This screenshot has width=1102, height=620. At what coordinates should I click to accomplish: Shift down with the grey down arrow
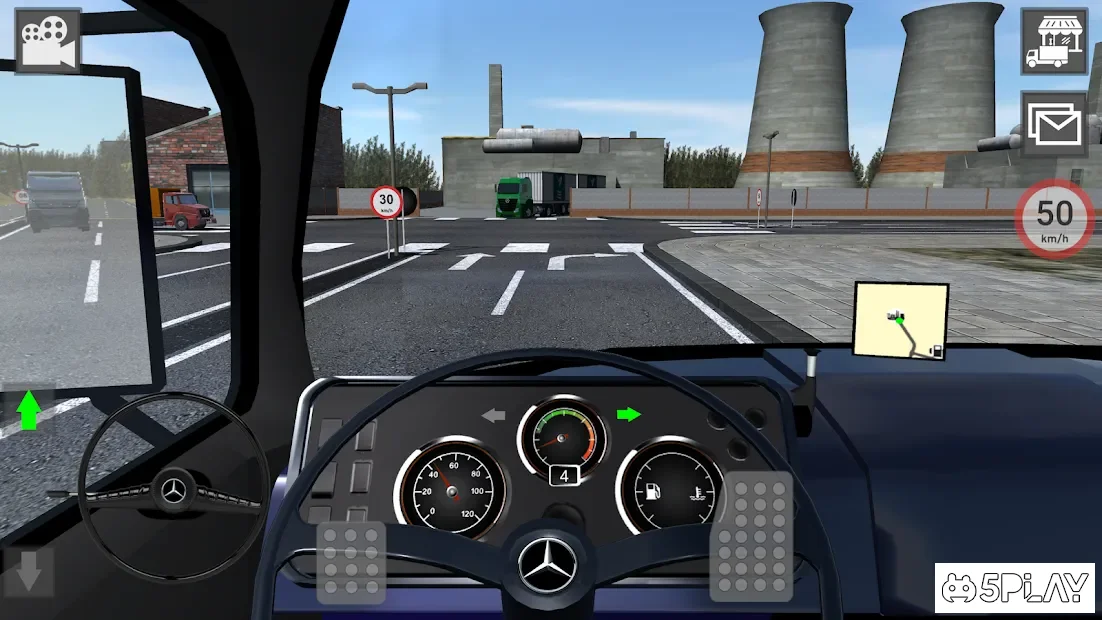(x=29, y=570)
